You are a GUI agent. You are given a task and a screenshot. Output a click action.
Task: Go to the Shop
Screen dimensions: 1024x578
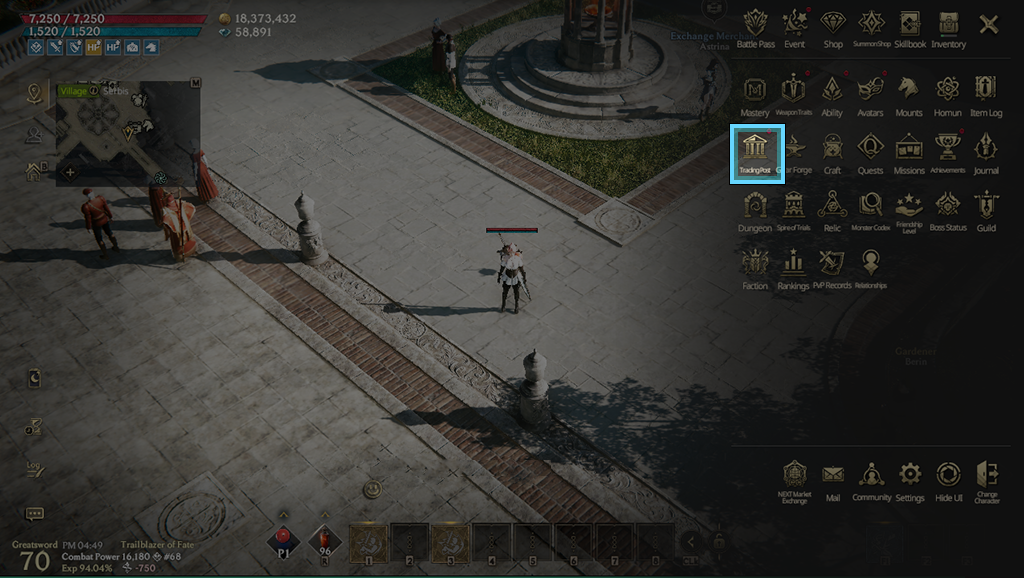(x=832, y=27)
